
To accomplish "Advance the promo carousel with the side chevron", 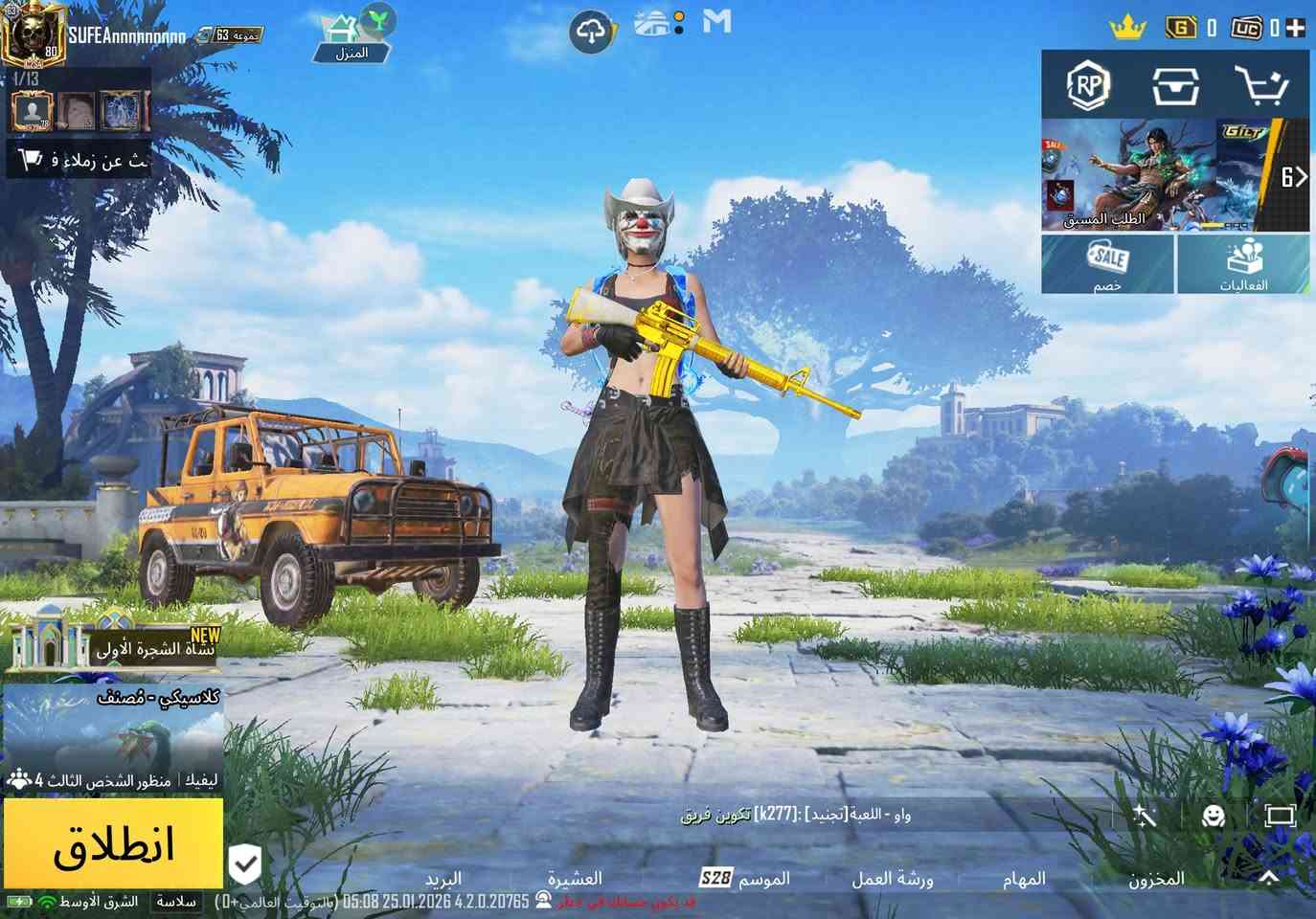I will [x=1299, y=177].
